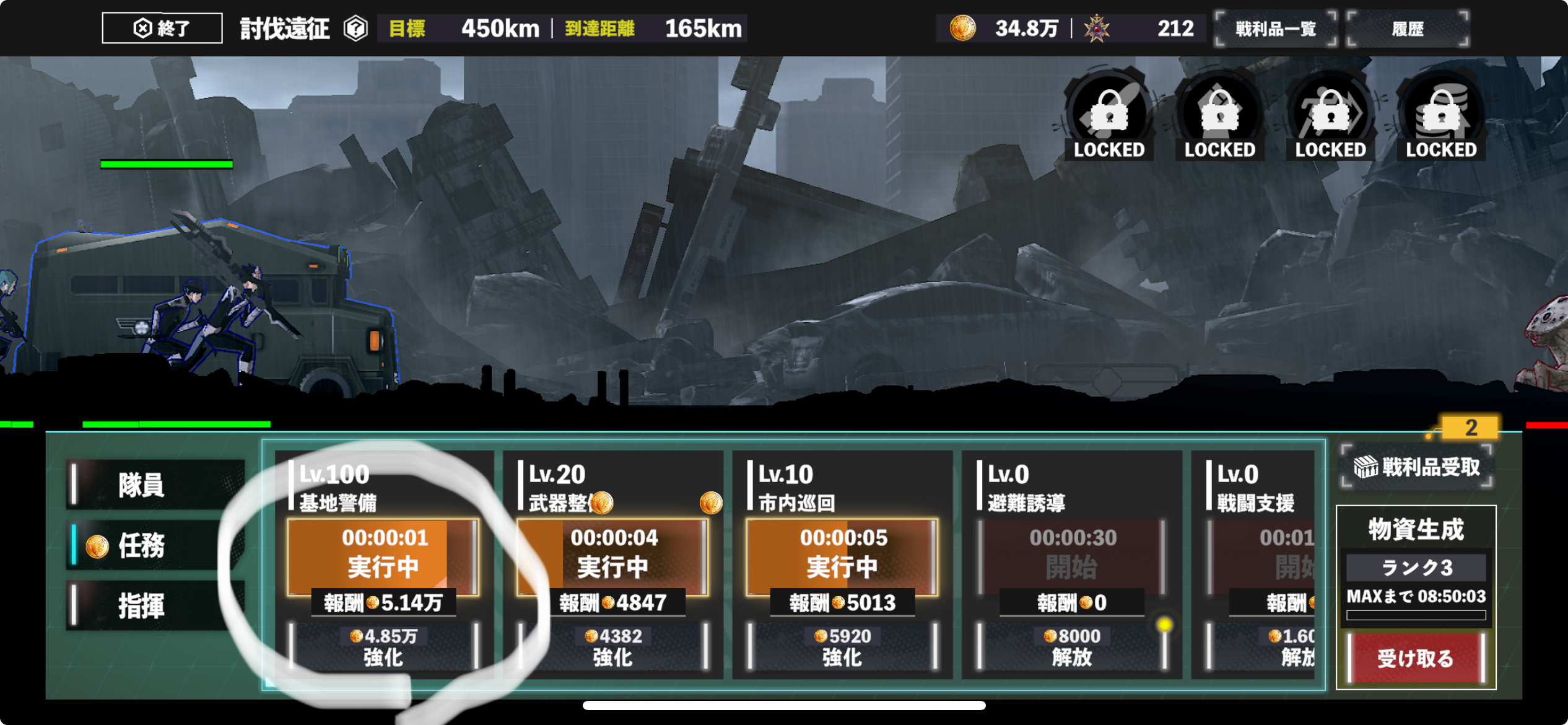Click the 終了 exit button
Viewport: 1568px width, 725px height.
pyautogui.click(x=162, y=29)
